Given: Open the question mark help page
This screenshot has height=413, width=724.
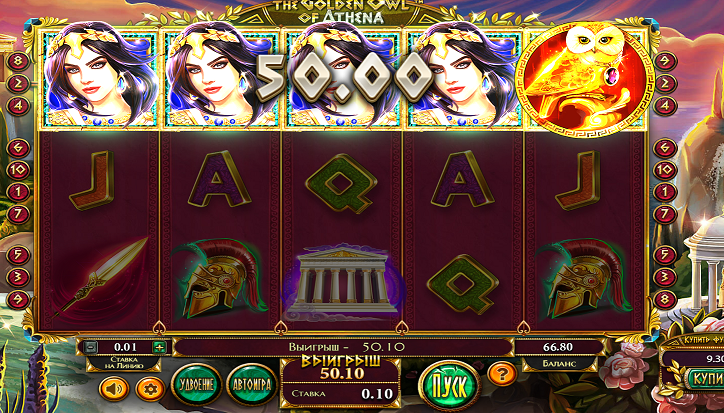Looking at the screenshot, I should point(504,375).
